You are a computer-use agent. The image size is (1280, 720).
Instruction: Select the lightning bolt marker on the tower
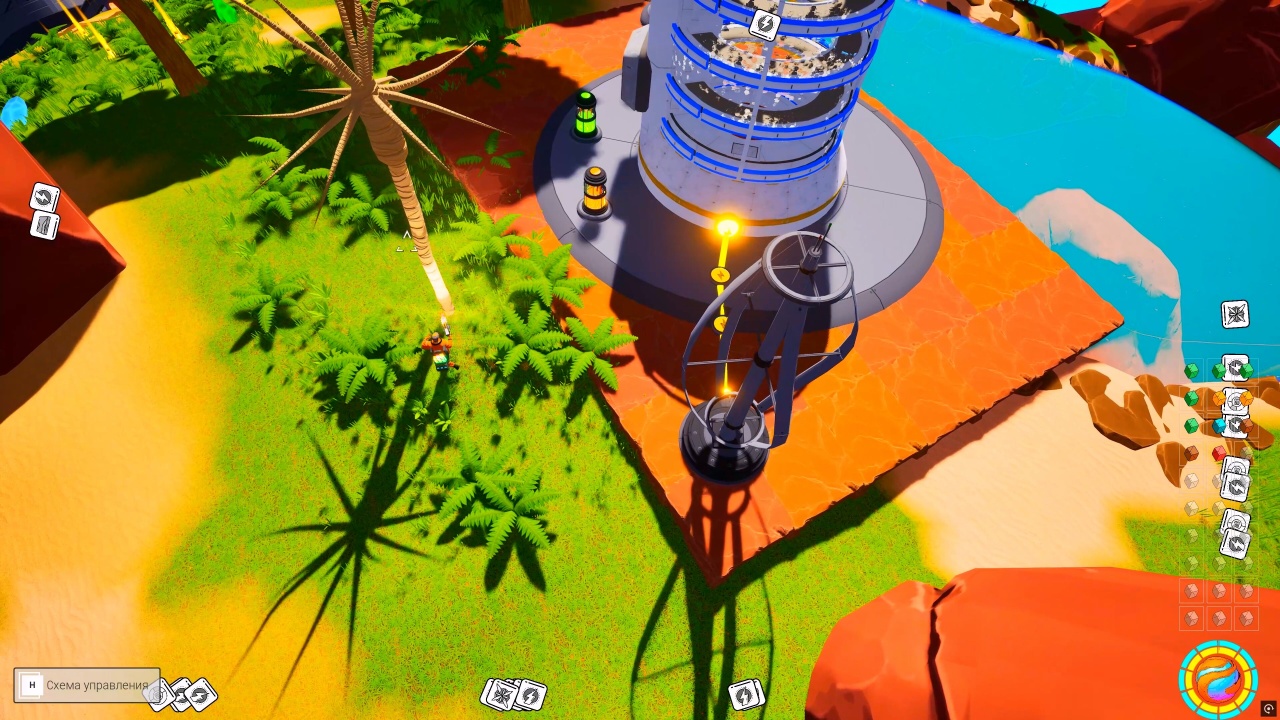[x=764, y=25]
